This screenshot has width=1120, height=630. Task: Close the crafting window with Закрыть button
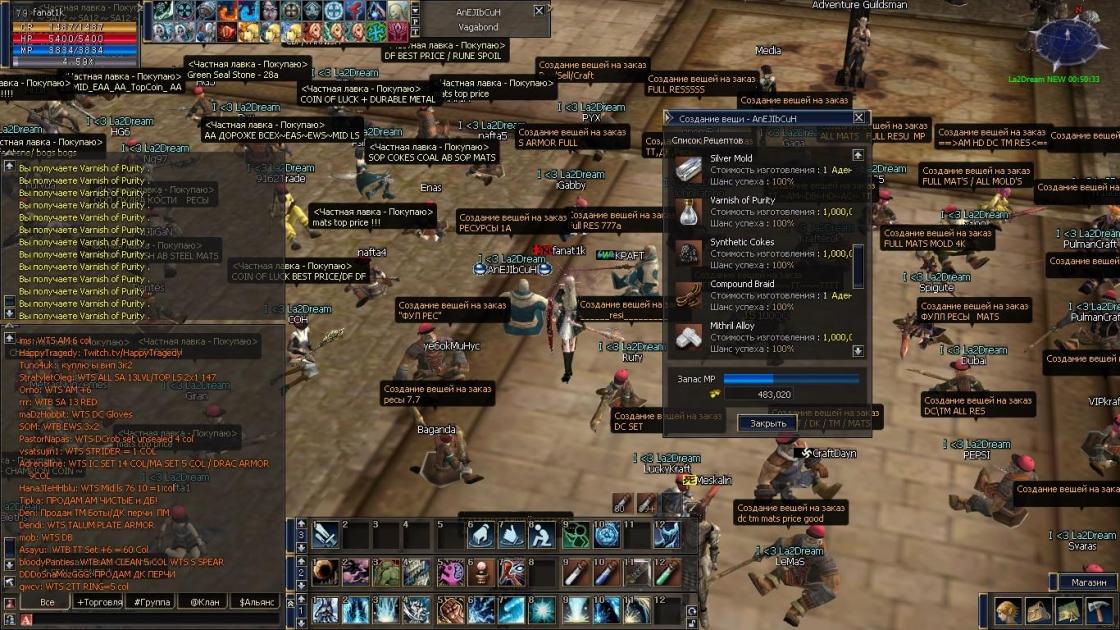click(x=767, y=423)
